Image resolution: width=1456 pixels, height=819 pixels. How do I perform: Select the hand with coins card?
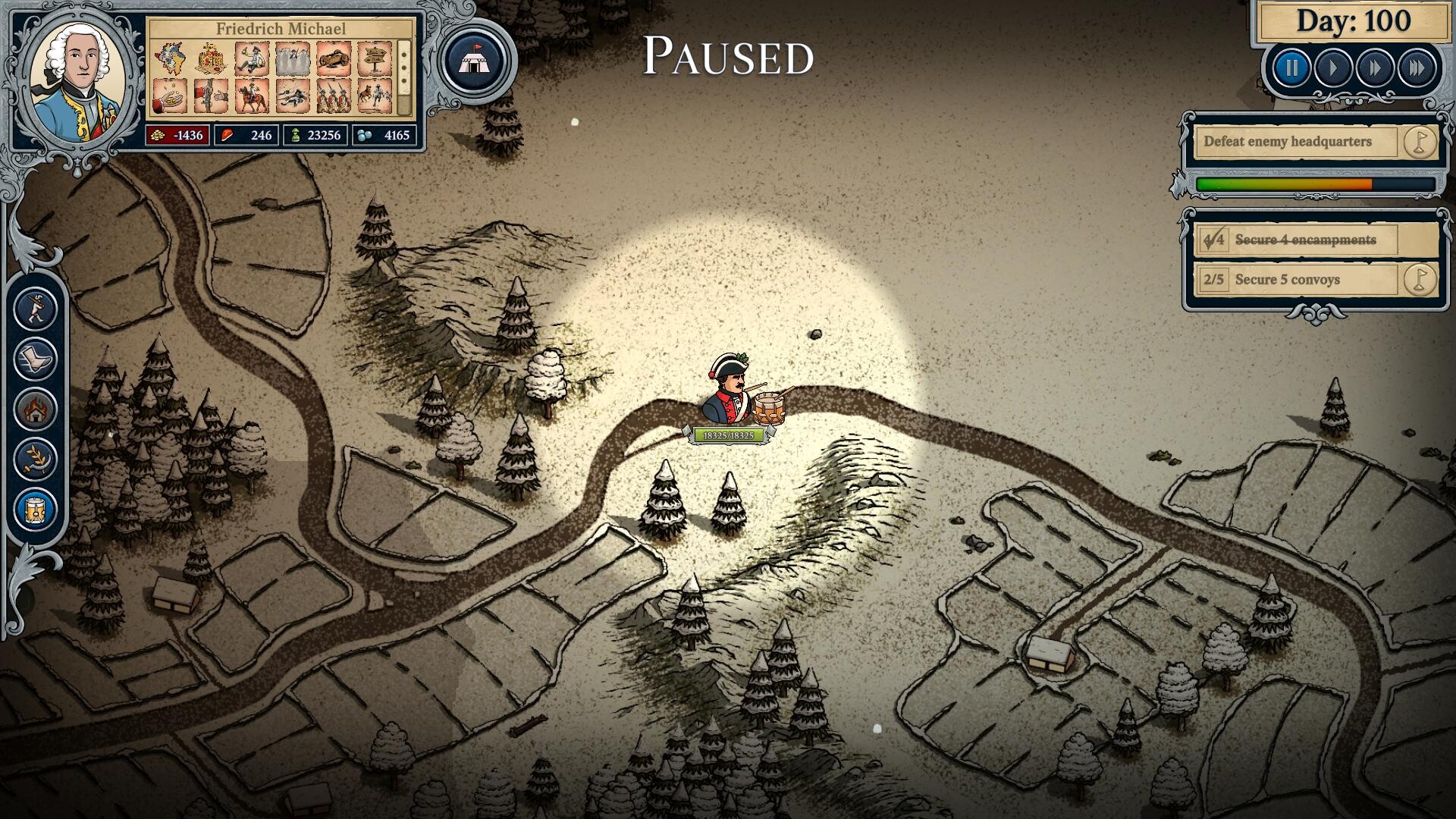click(171, 98)
